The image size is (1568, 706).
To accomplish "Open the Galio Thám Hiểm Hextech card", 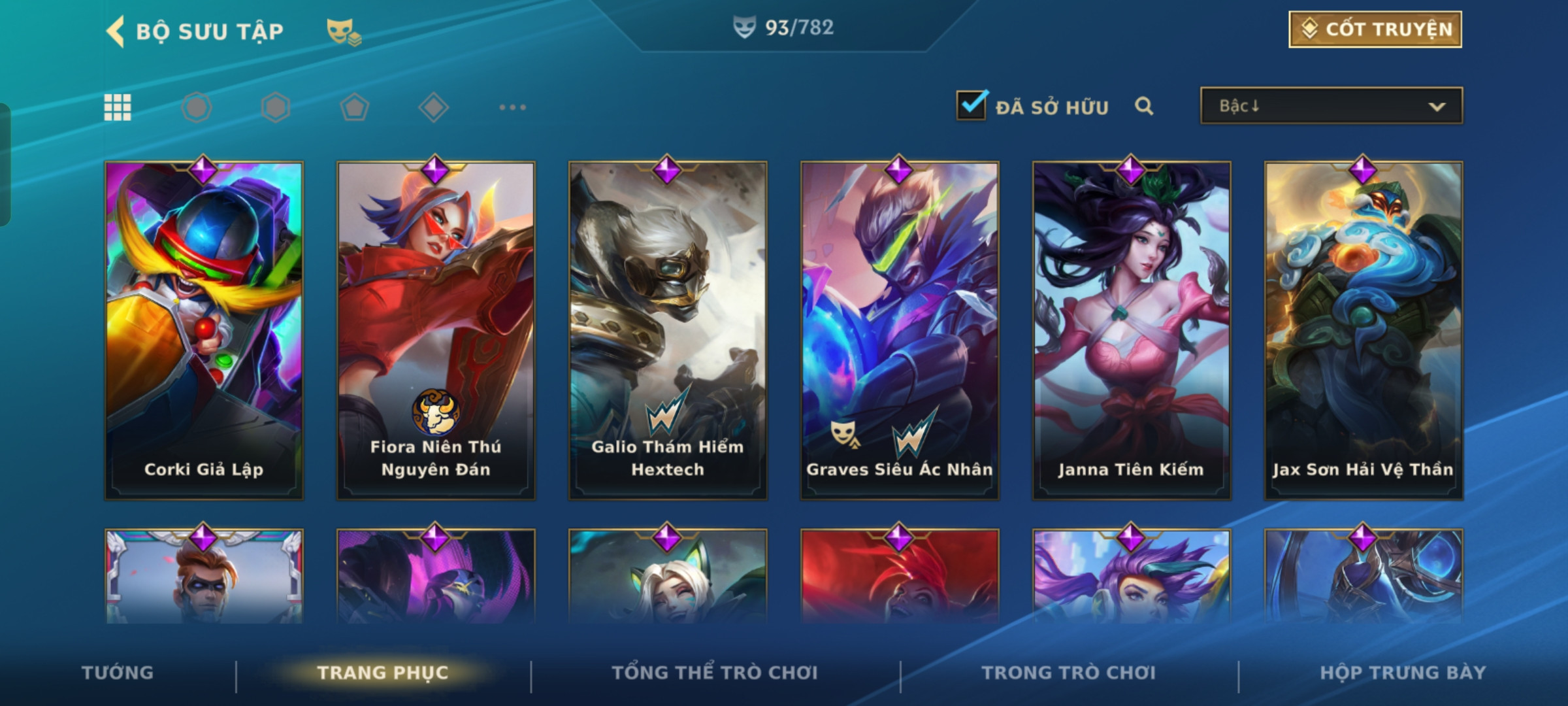I will pyautogui.click(x=668, y=330).
